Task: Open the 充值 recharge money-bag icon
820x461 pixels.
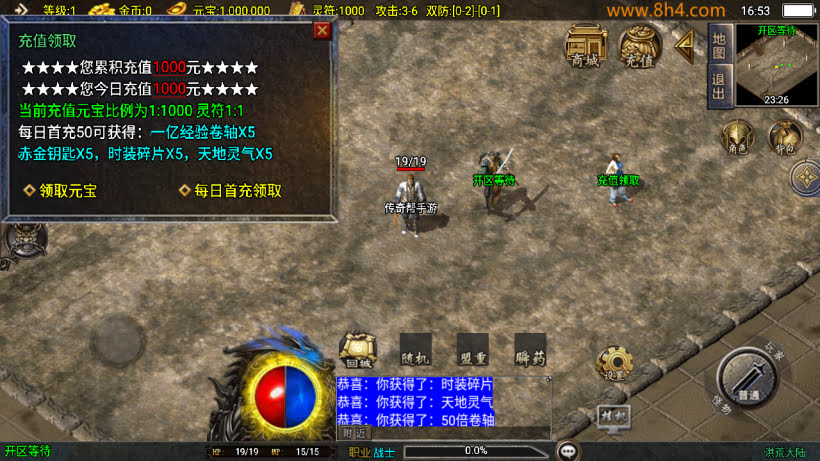Action: click(x=638, y=46)
